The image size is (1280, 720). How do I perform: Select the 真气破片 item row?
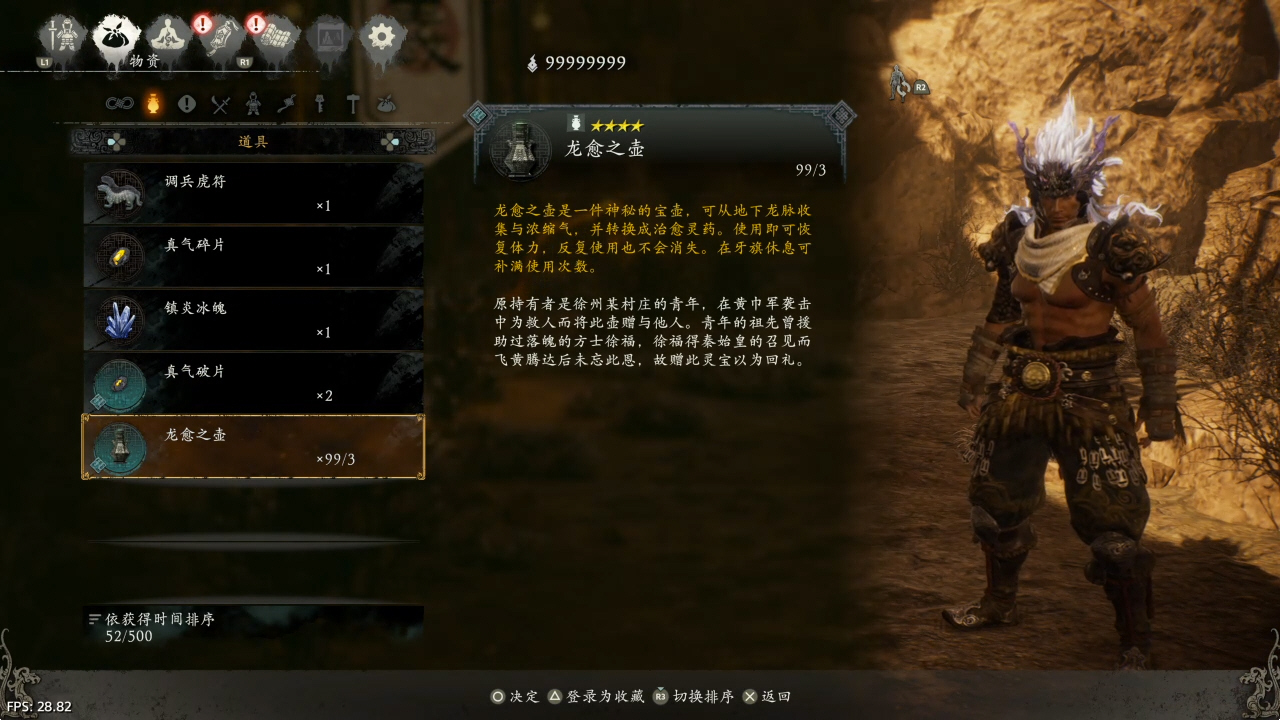pyautogui.click(x=253, y=382)
